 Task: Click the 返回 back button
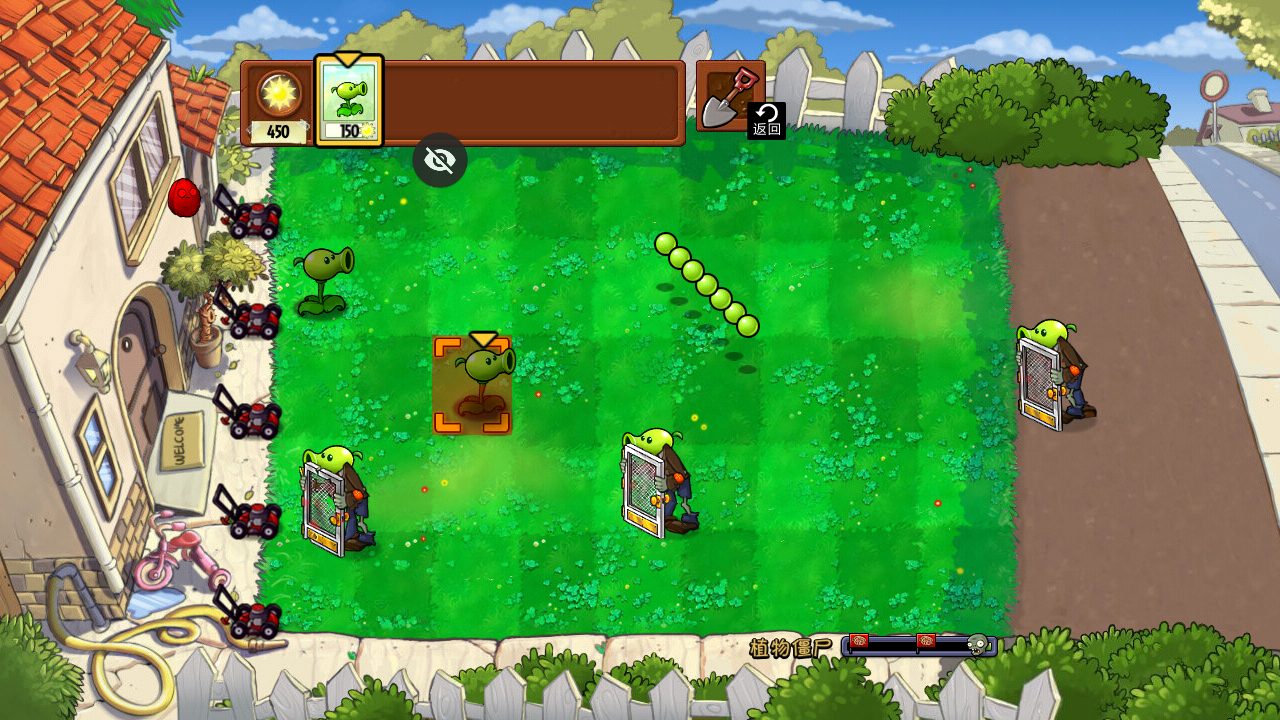point(767,120)
